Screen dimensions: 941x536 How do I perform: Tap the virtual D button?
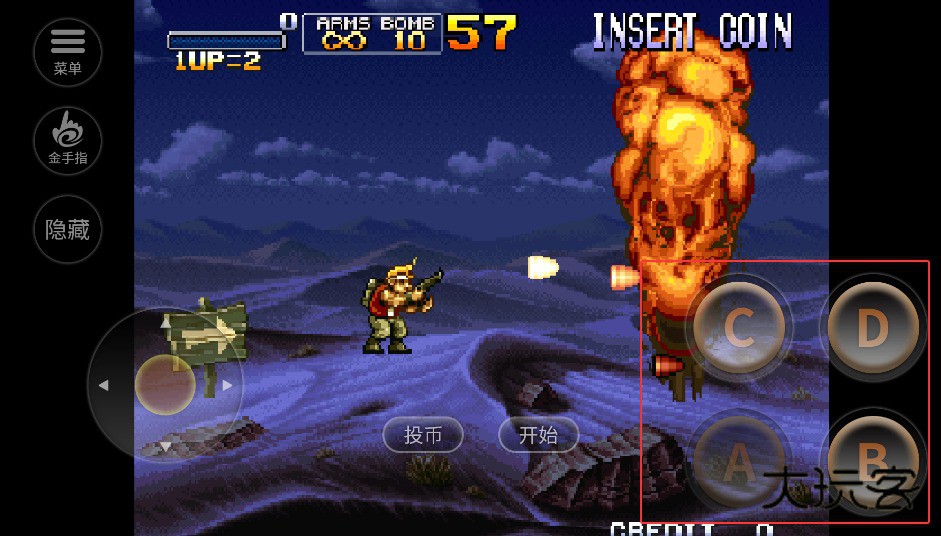[872, 327]
